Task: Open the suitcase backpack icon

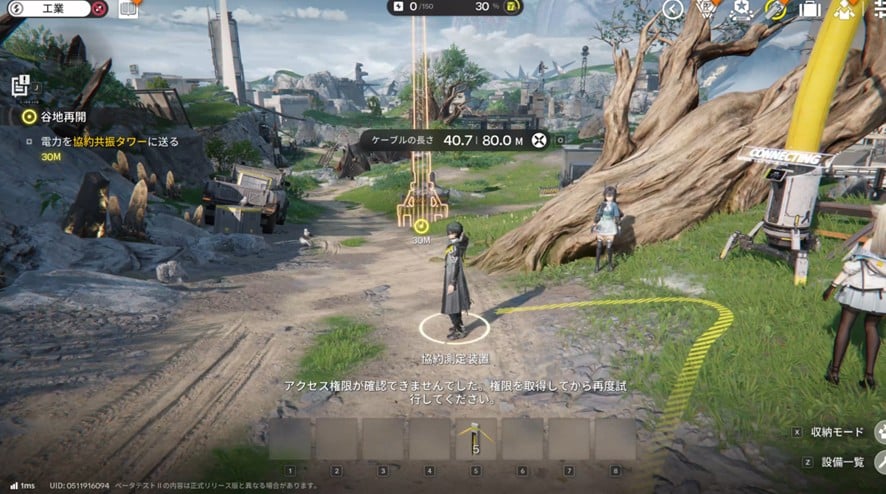Action: 809,9
